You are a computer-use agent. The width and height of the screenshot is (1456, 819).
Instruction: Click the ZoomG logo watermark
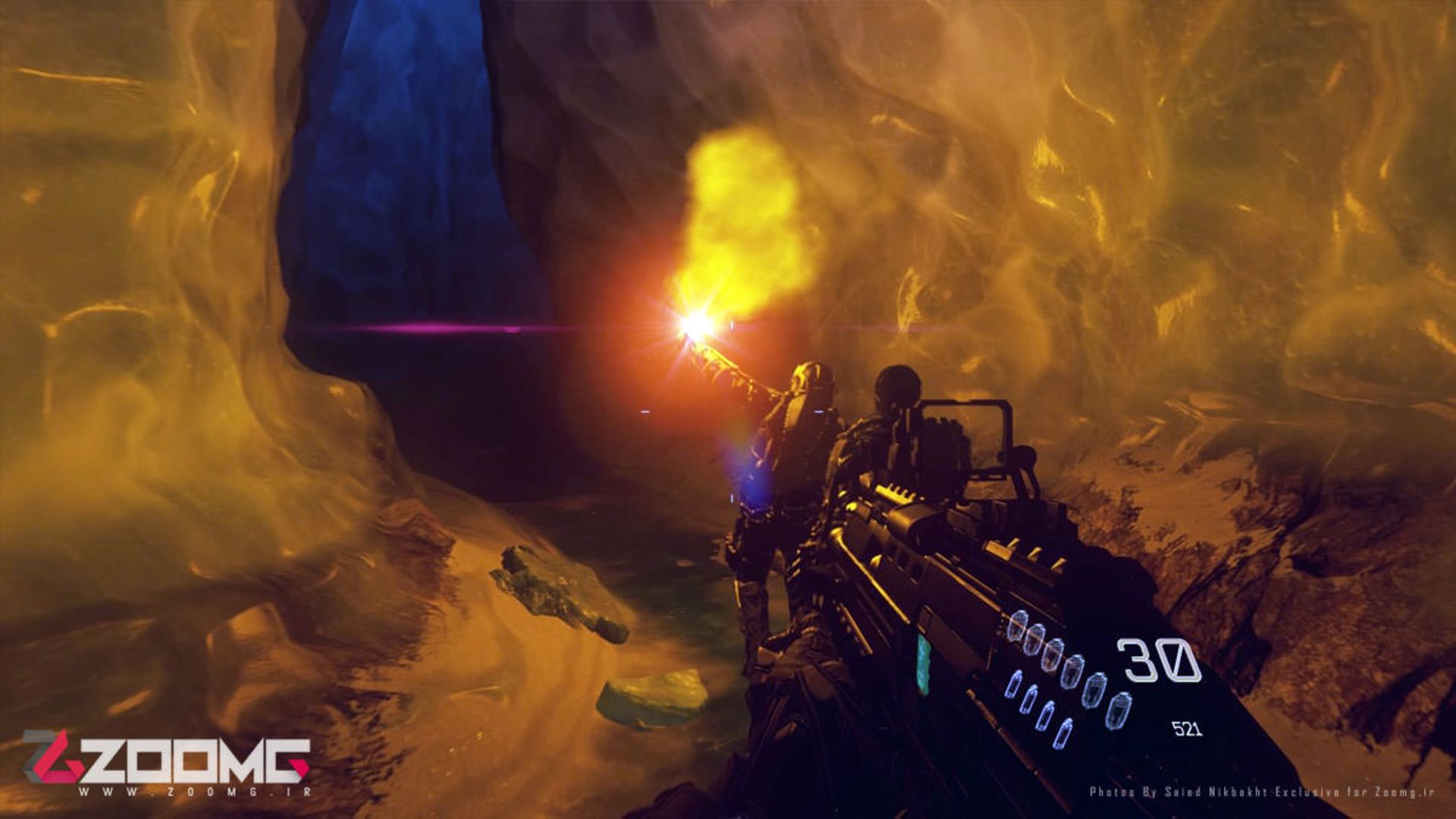click(x=167, y=761)
